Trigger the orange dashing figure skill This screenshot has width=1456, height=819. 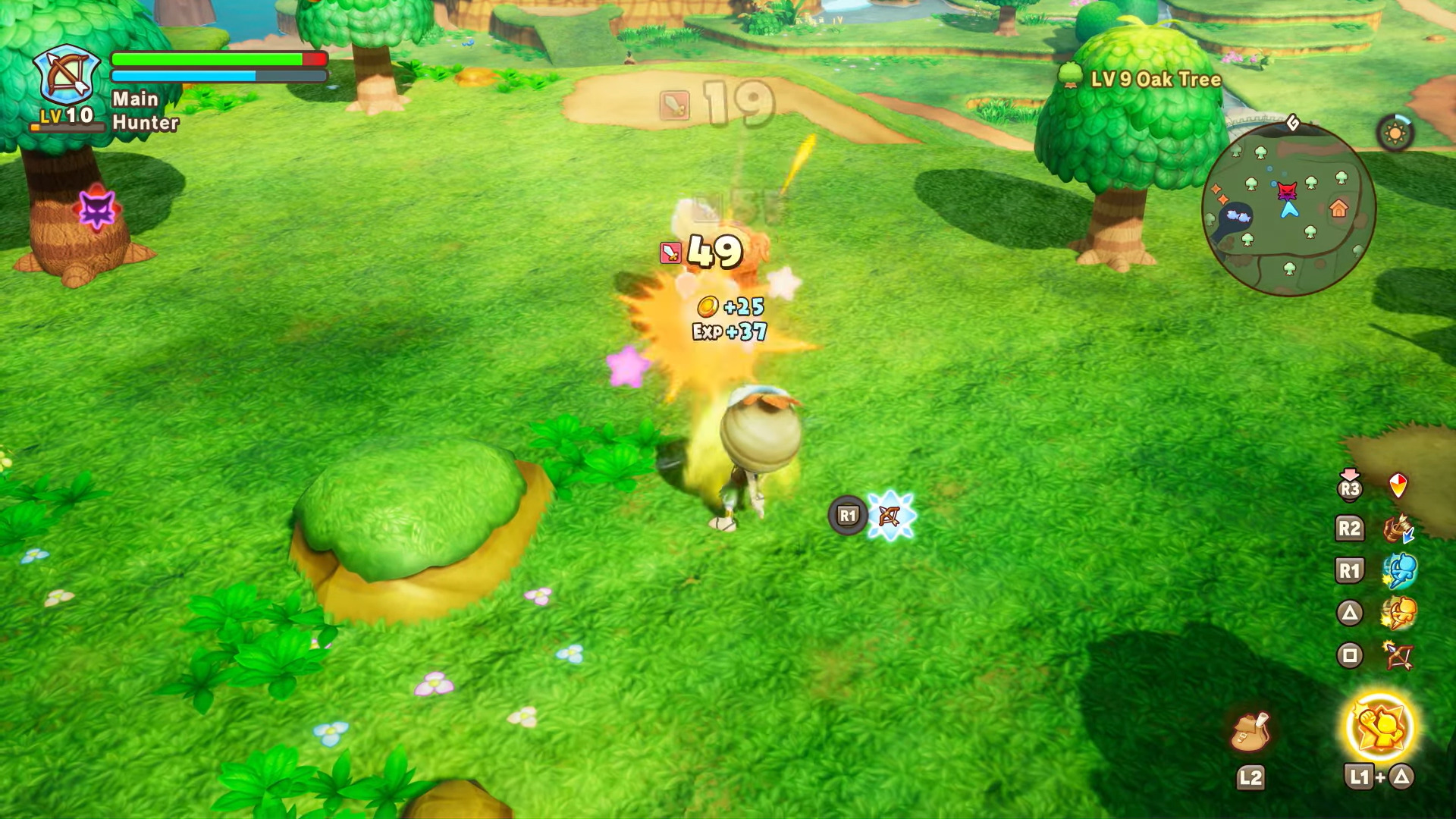(1398, 613)
